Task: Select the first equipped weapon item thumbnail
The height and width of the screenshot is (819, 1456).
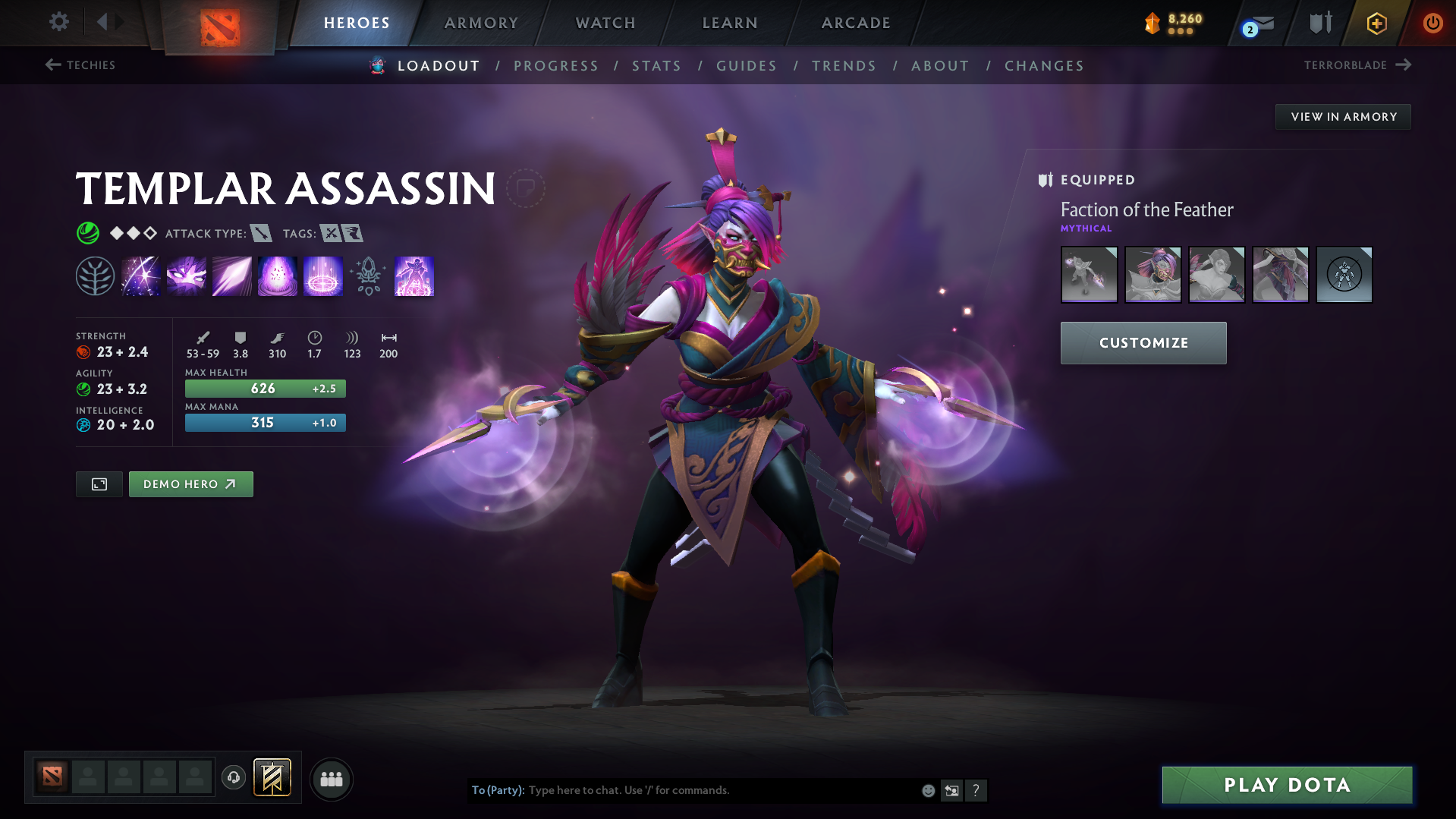Action: tap(1089, 275)
